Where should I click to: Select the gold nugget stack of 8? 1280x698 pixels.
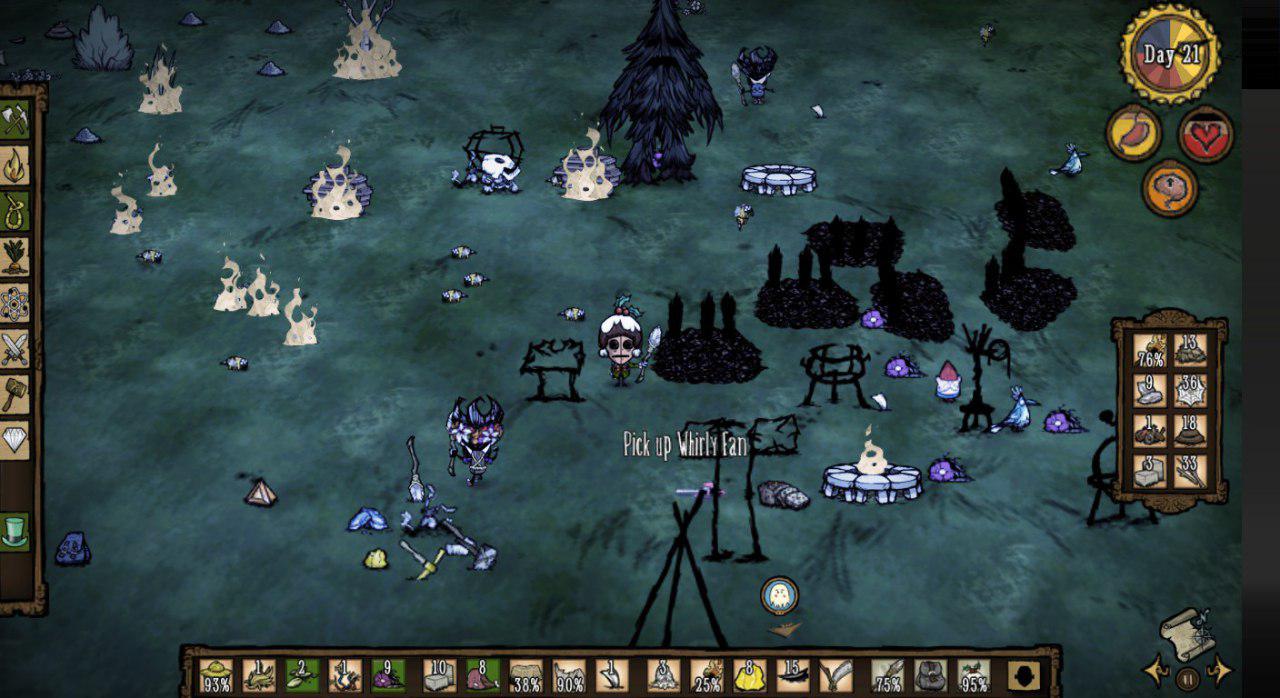(749, 676)
